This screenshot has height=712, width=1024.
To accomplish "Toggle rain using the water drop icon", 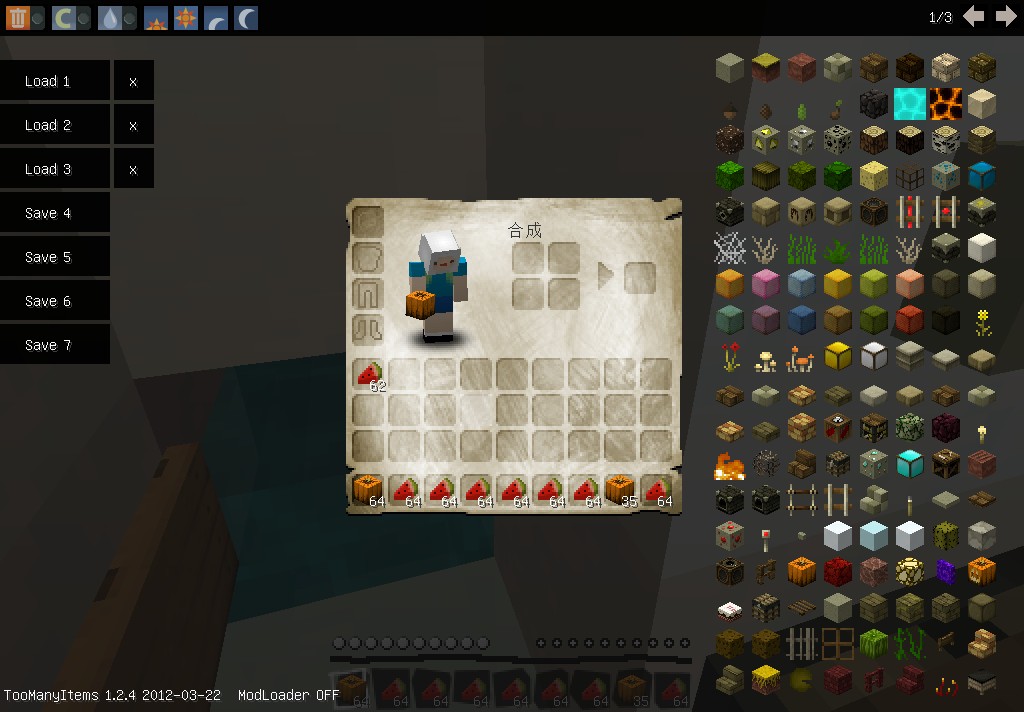I will 109,17.
